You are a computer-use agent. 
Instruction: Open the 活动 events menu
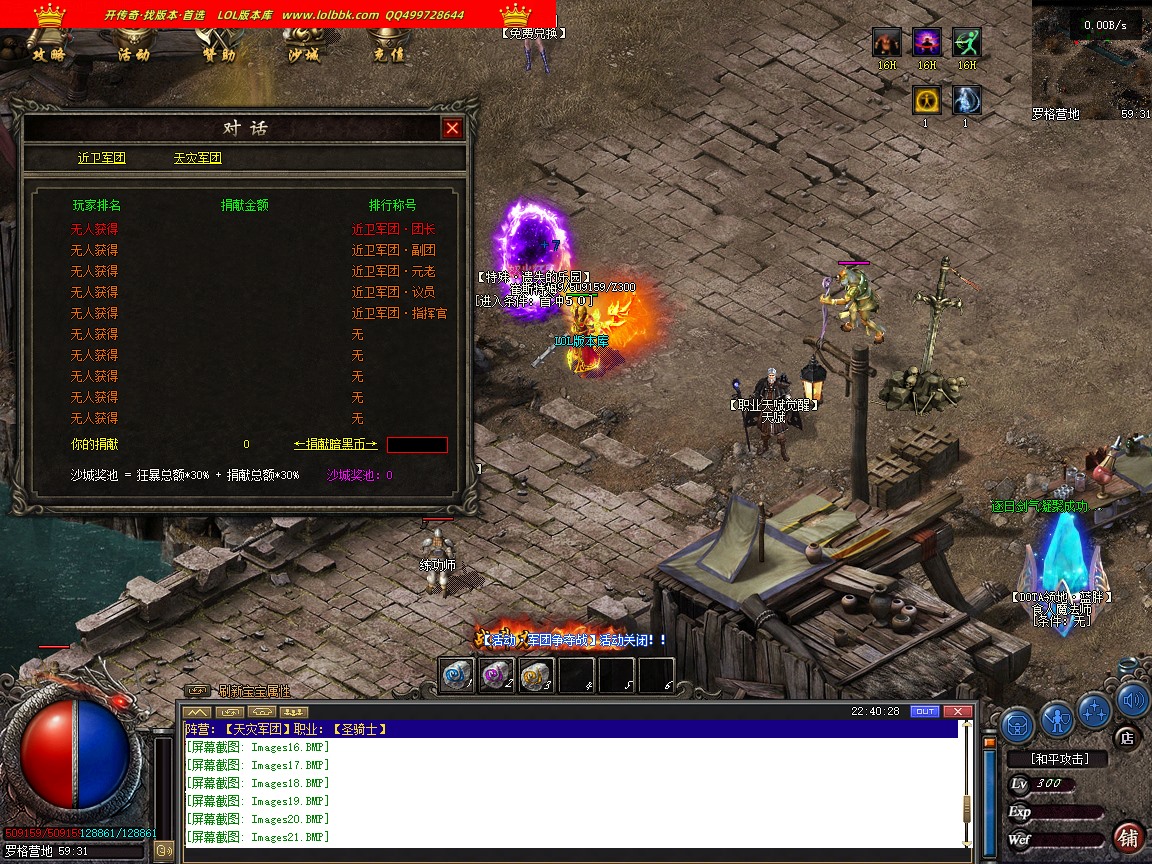[x=133, y=54]
